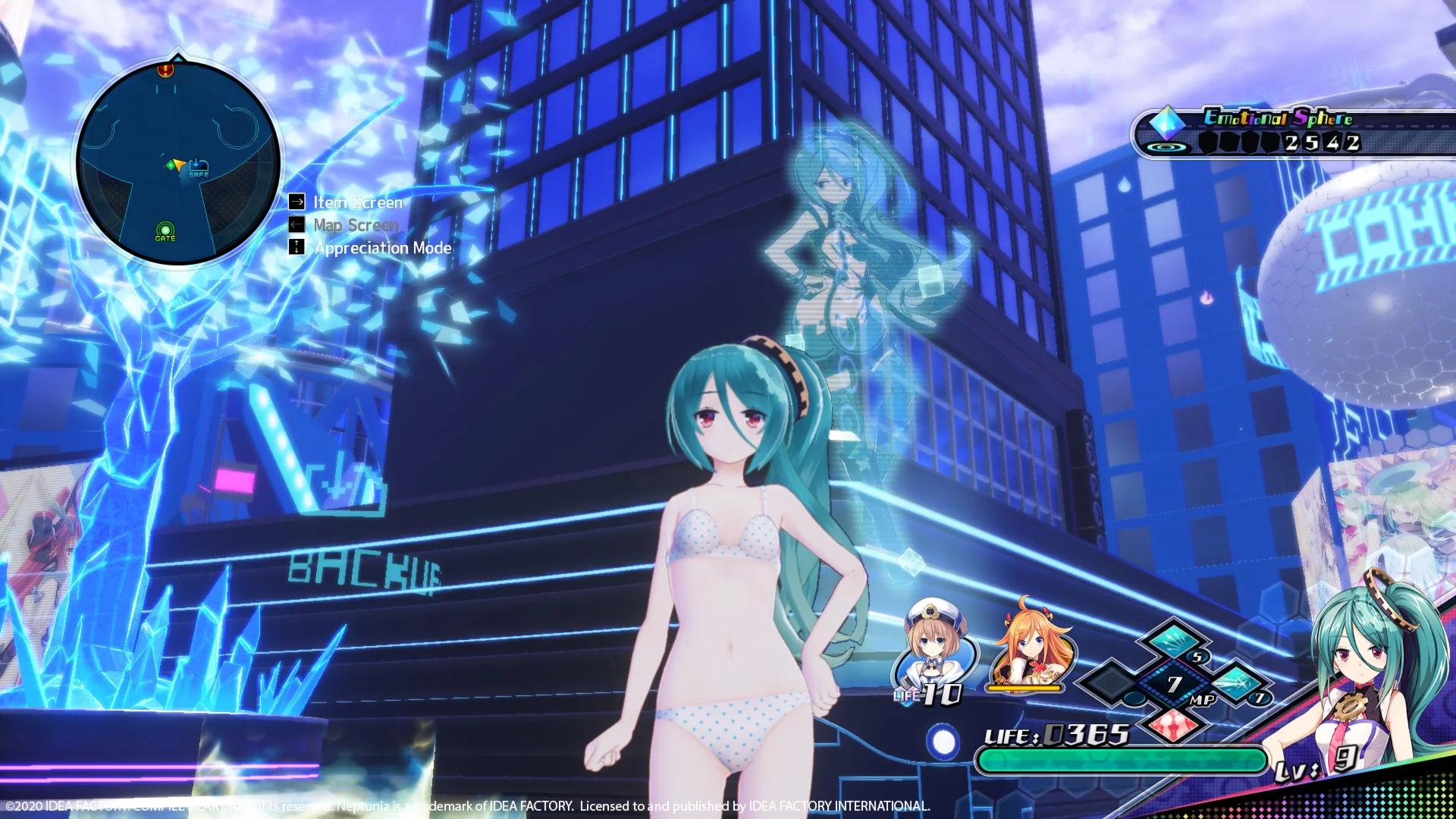
Task: Select the SAFE marker on minimap
Action: coord(199,167)
